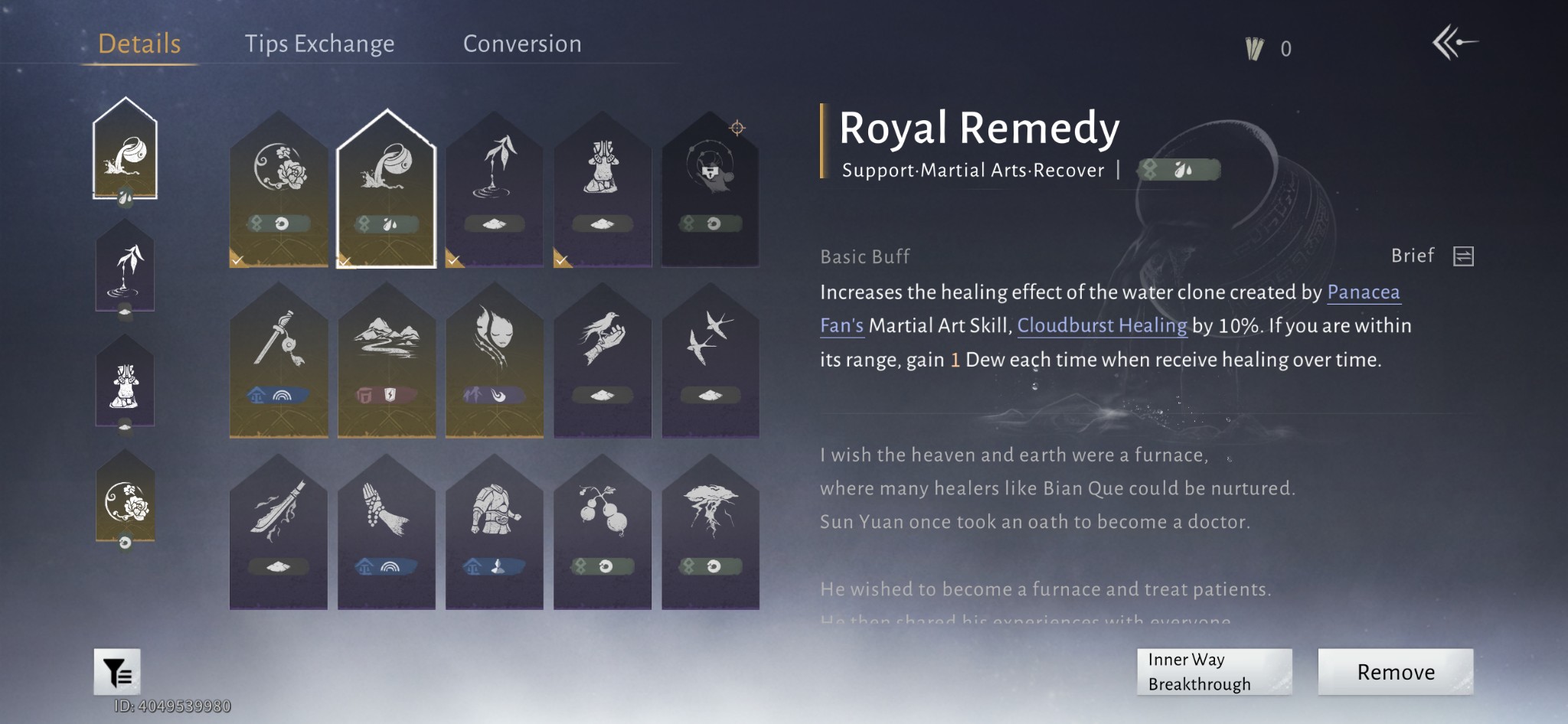Select the two swallows inner way card

[710, 360]
